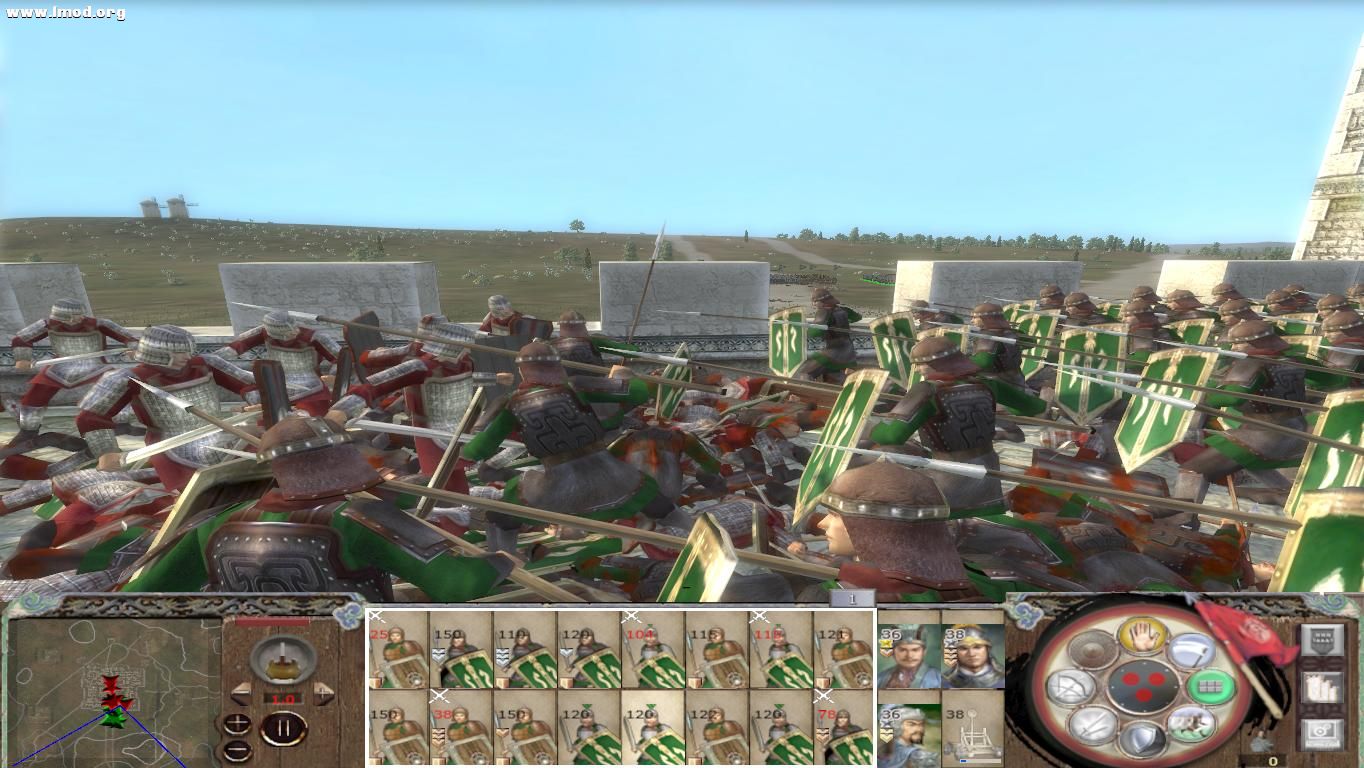Zoom out the minimap with the minus button
Screen dimensions: 1364x768
pyautogui.click(x=236, y=750)
